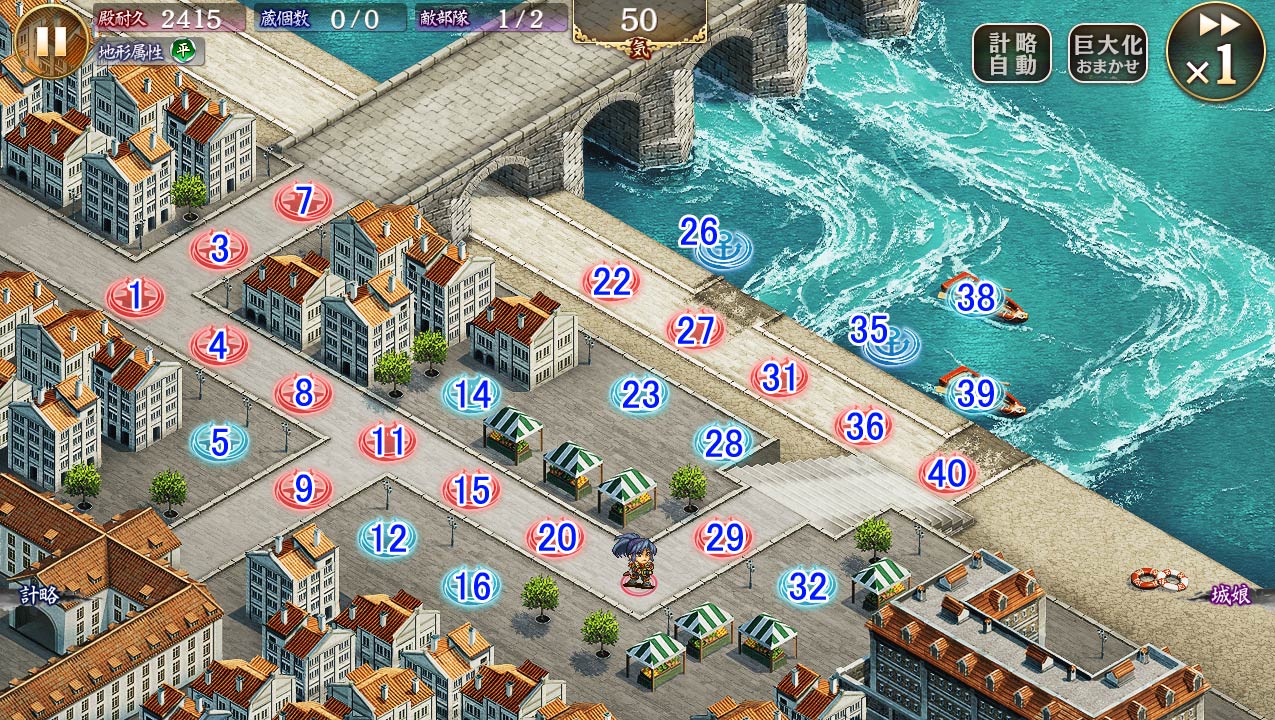Choose red deployment tile number 11

pyautogui.click(x=388, y=442)
